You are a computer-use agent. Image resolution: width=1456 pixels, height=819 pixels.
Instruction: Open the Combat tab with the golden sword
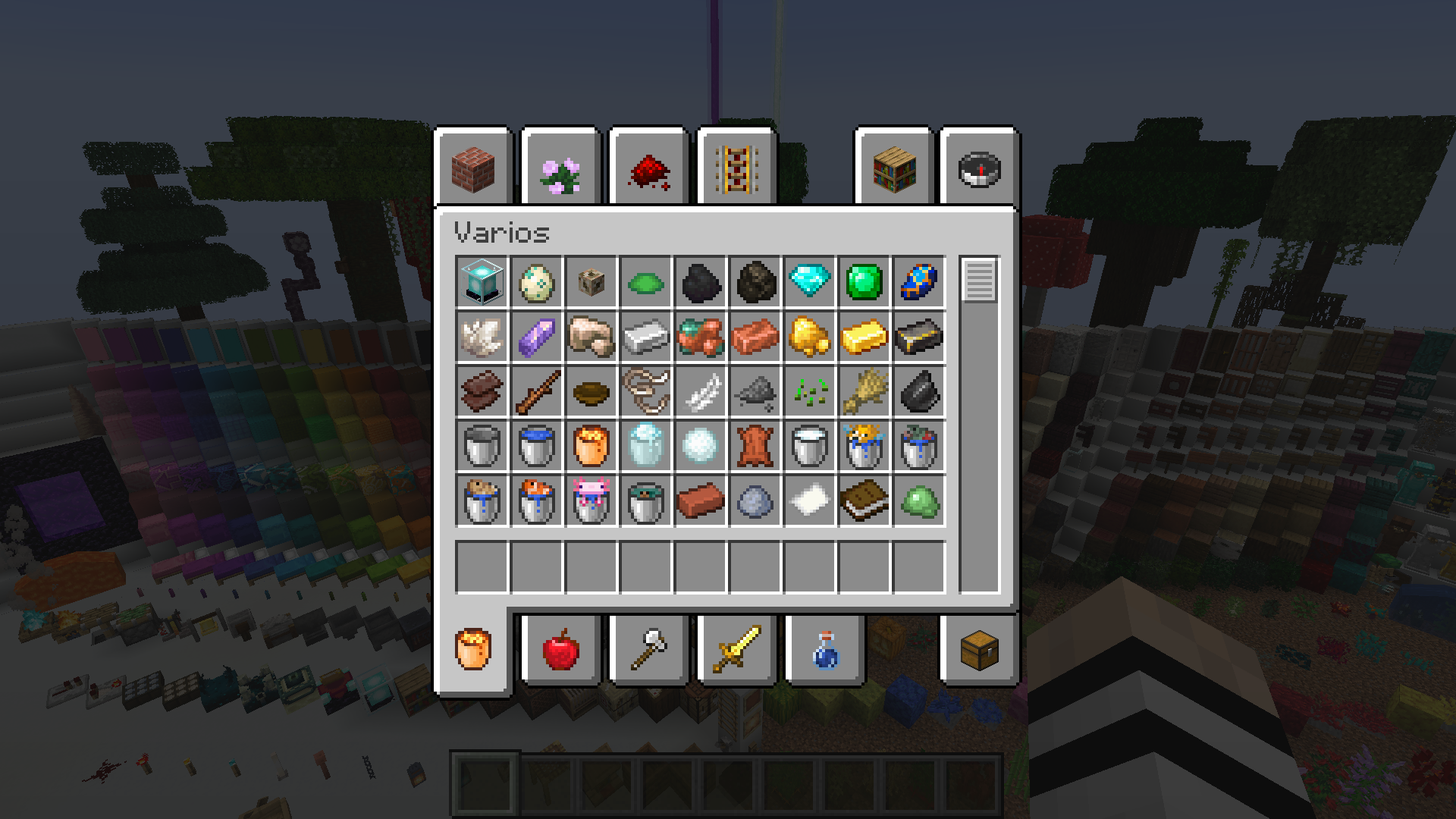[736, 651]
